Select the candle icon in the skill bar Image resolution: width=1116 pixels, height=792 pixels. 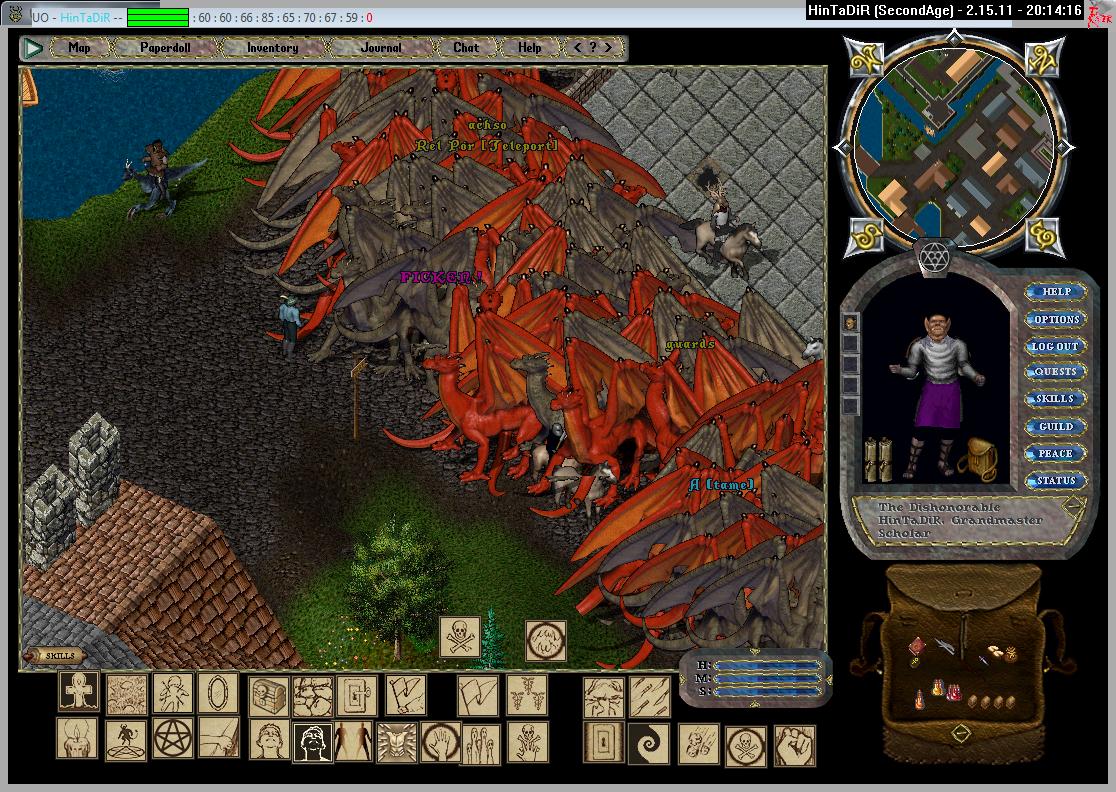[76, 738]
